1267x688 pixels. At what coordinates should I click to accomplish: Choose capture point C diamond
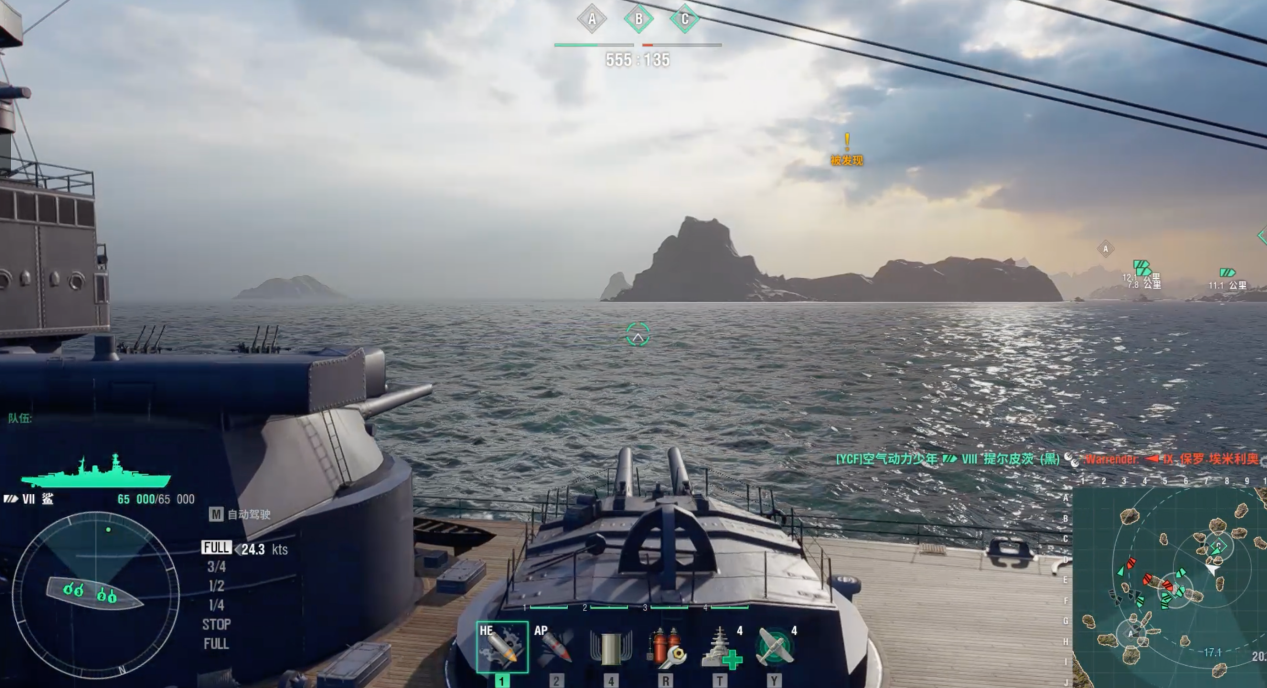pyautogui.click(x=684, y=18)
